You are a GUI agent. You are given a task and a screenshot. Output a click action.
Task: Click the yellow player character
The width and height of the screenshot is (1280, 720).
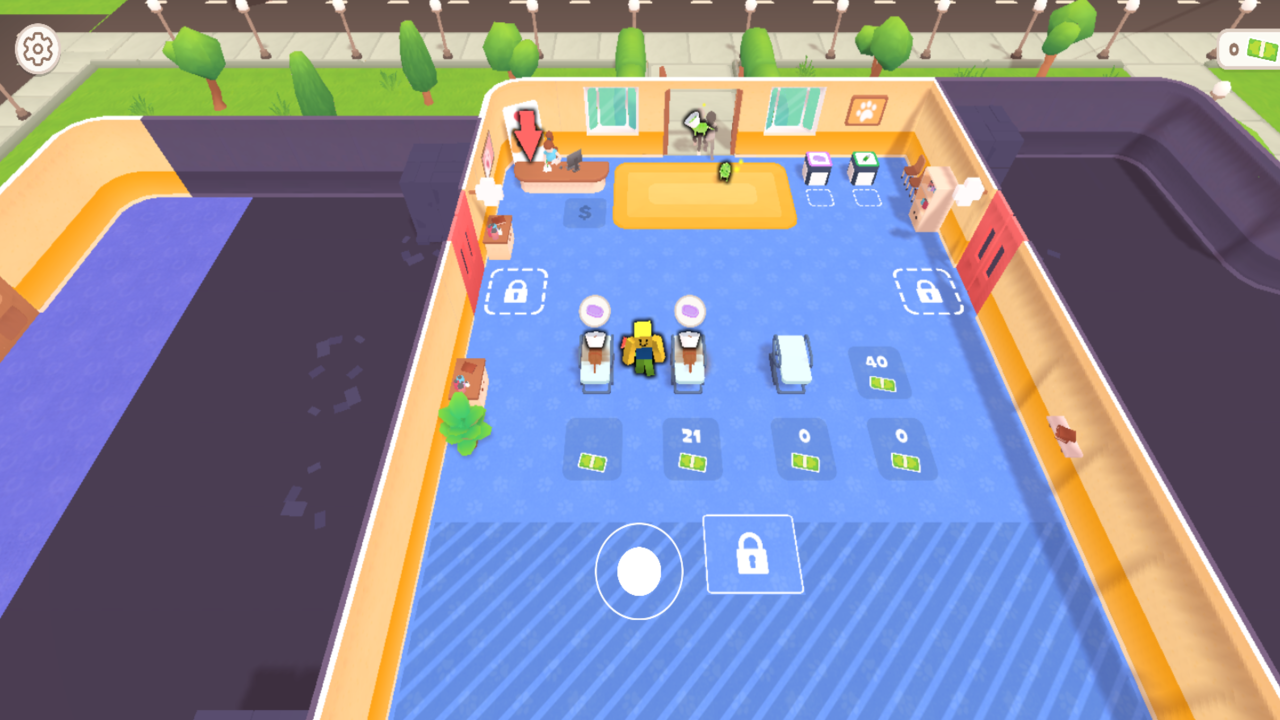click(644, 350)
